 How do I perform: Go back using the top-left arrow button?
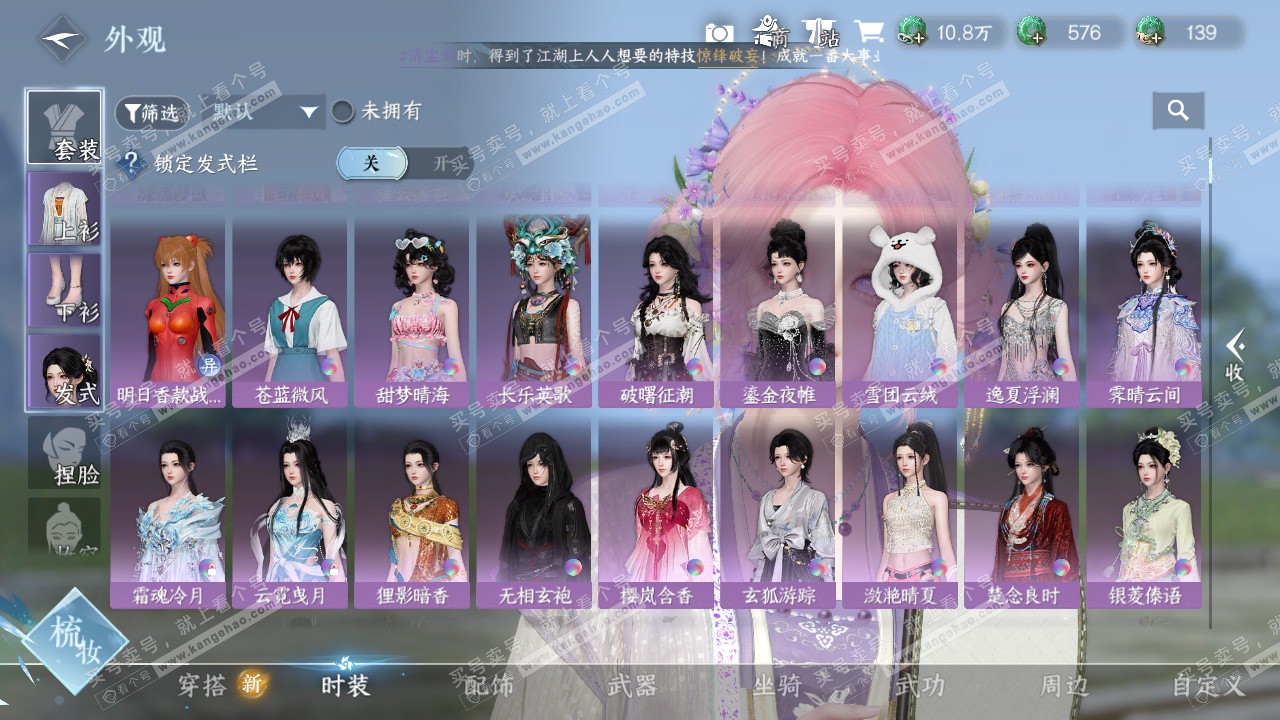(x=62, y=39)
